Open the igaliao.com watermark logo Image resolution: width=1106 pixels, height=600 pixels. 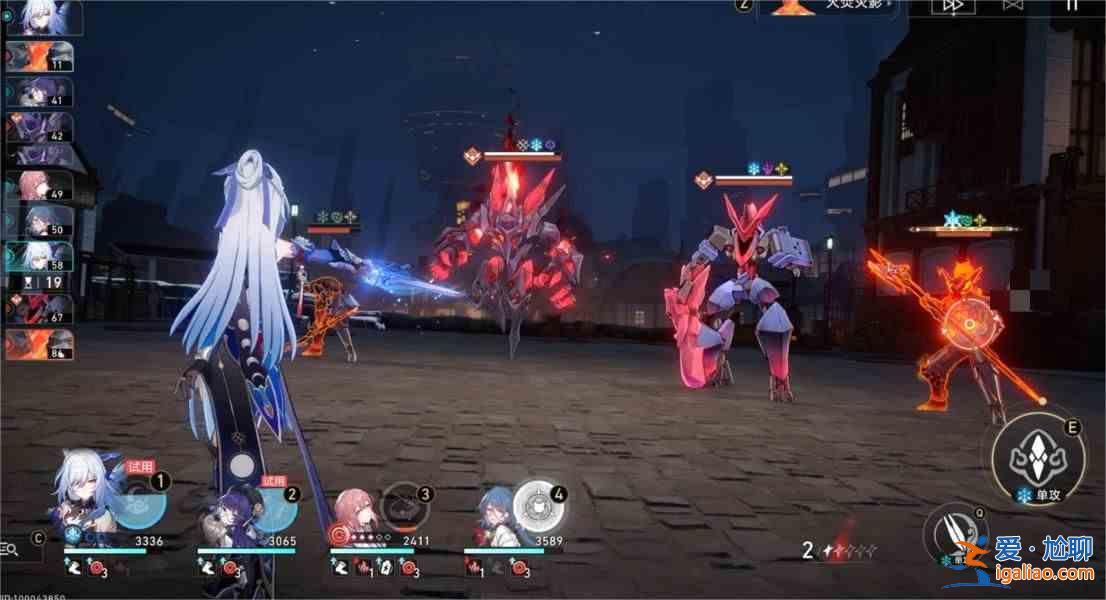(x=1025, y=561)
